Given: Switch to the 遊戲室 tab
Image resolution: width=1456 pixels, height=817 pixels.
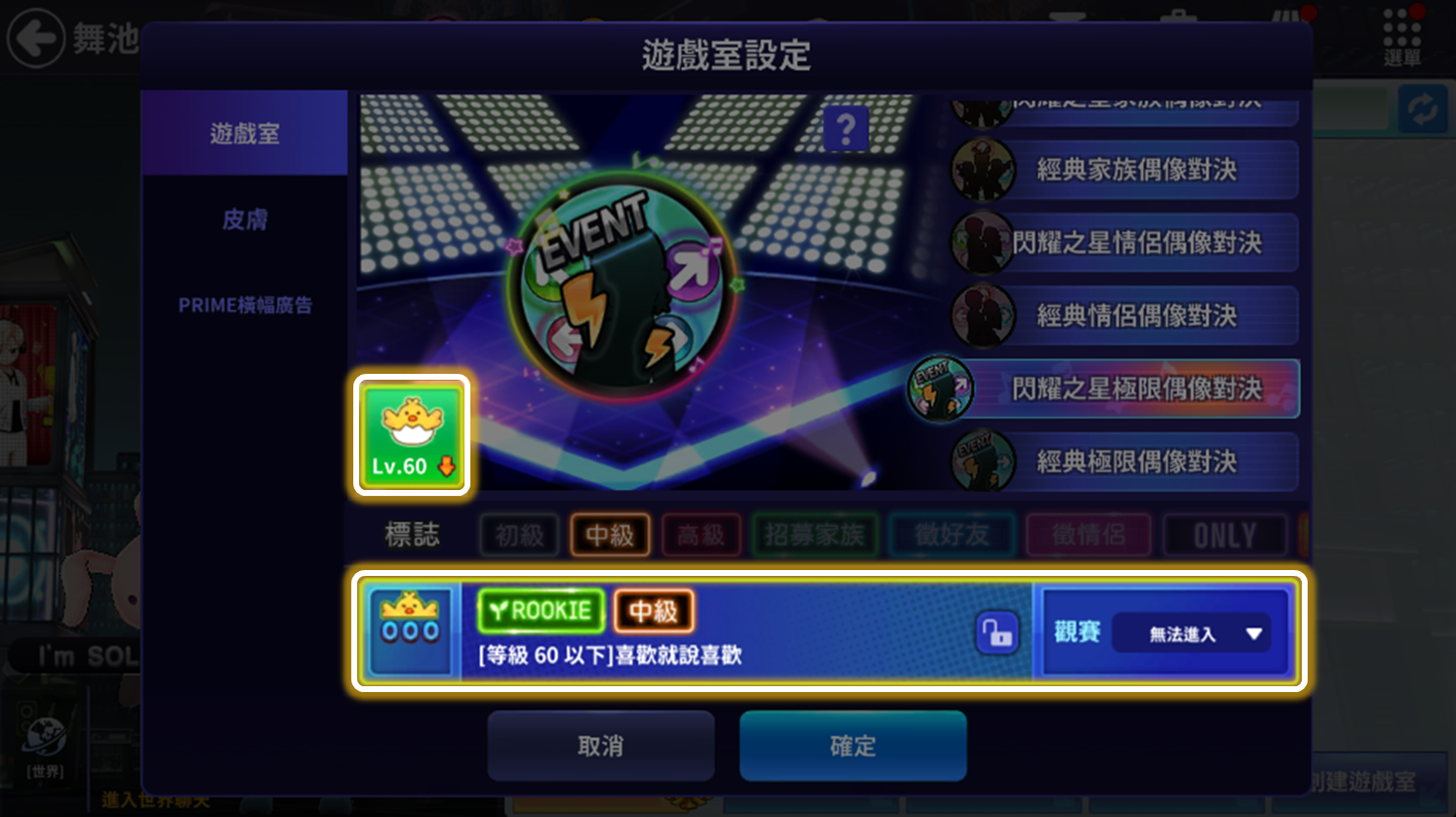Looking at the screenshot, I should tap(244, 134).
